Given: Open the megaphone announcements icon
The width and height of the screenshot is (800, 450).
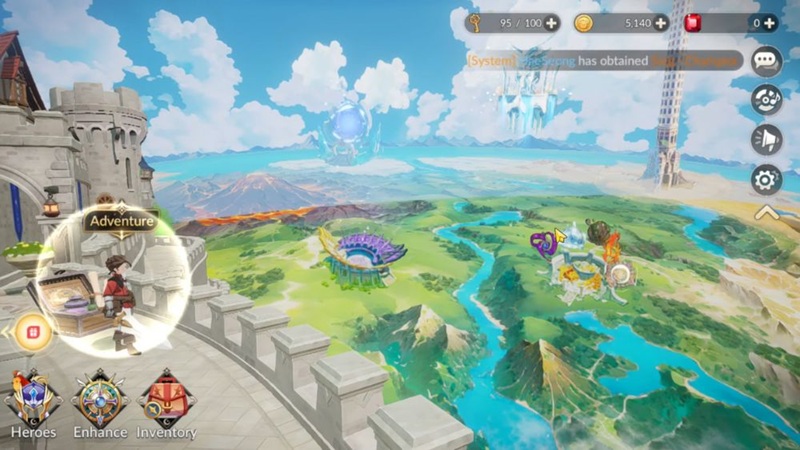Looking at the screenshot, I should (767, 140).
